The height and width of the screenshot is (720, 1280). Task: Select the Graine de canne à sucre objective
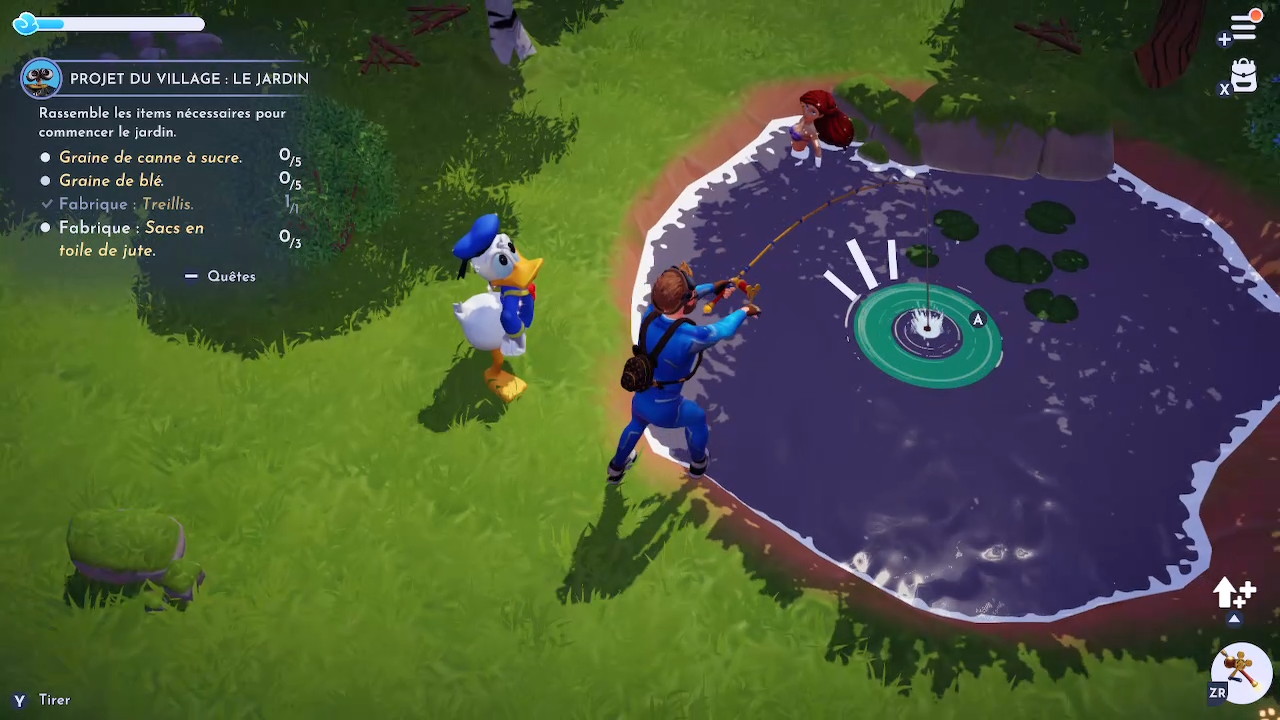[x=150, y=158]
